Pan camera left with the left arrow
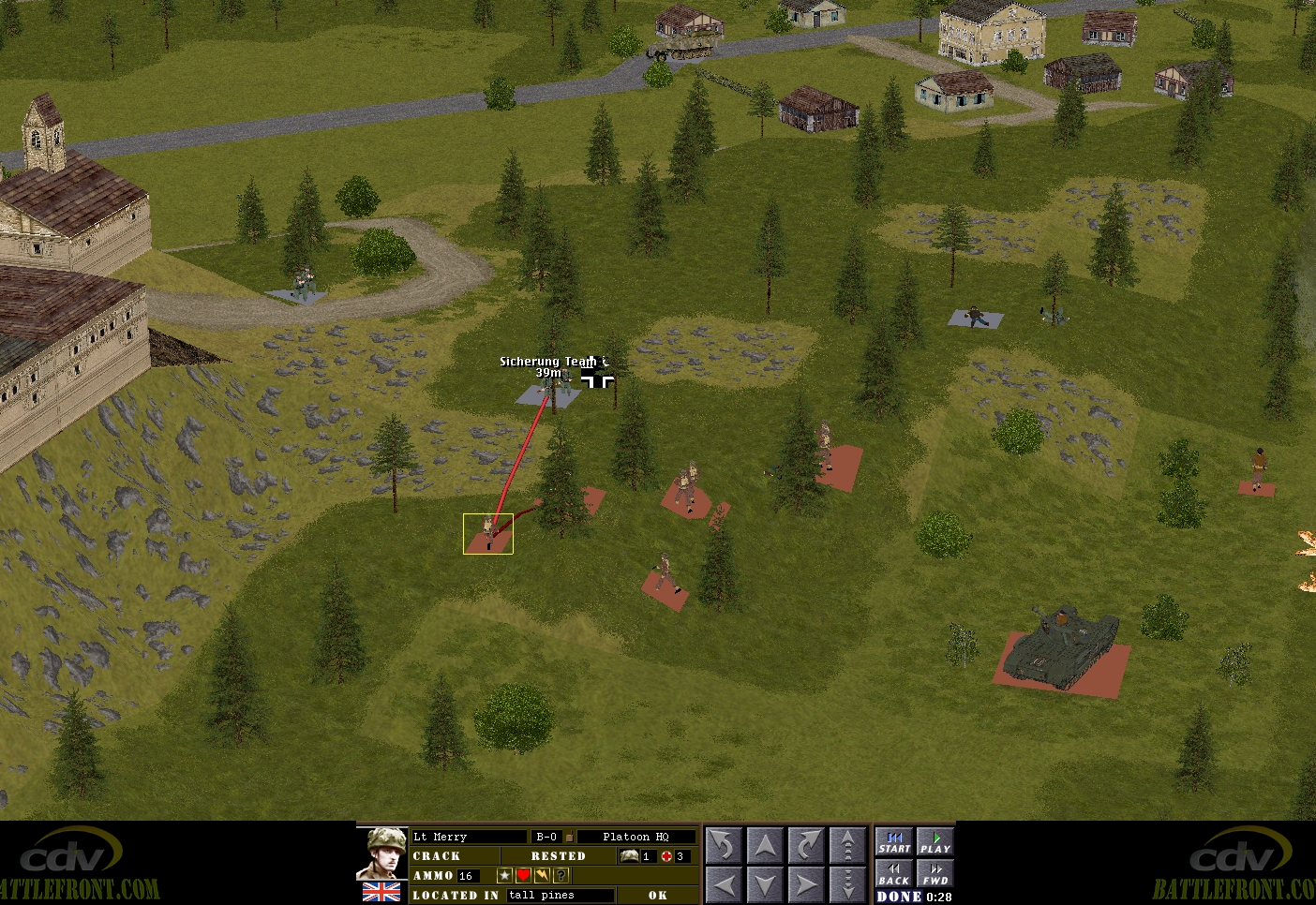 click(x=724, y=883)
